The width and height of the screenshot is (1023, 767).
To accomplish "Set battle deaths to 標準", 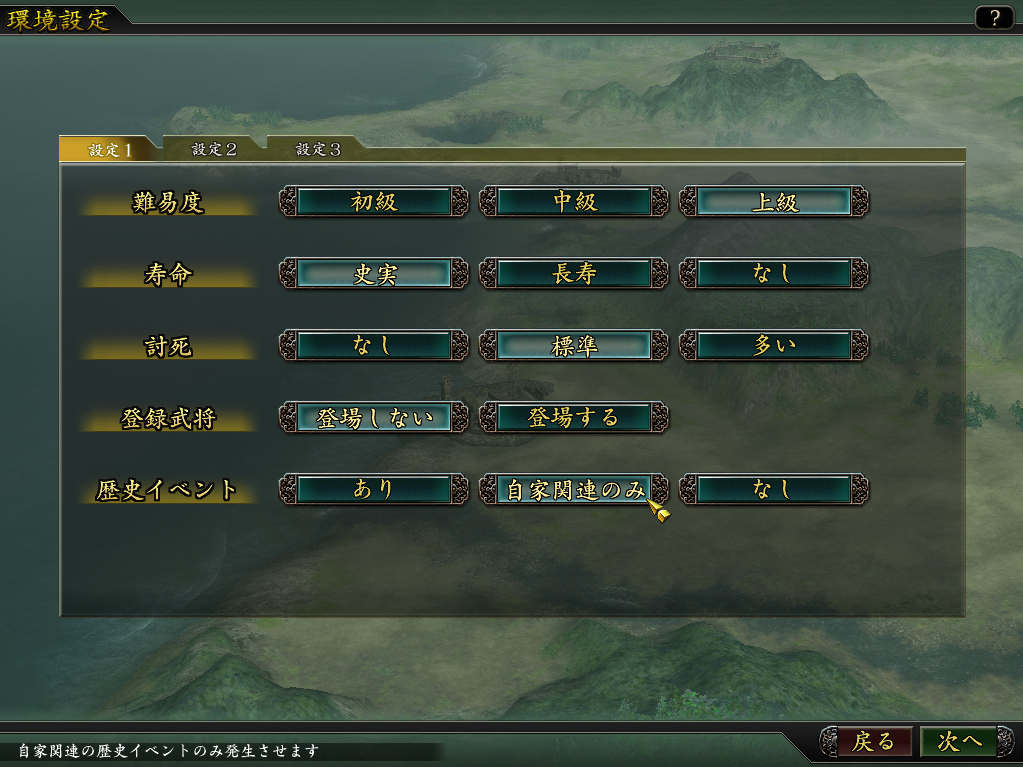I will point(574,346).
